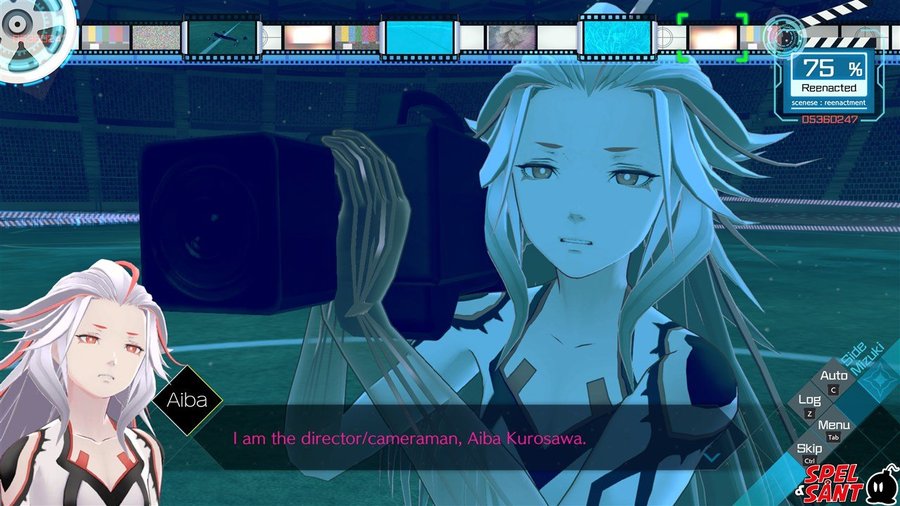Skip the current dialogue

click(810, 450)
